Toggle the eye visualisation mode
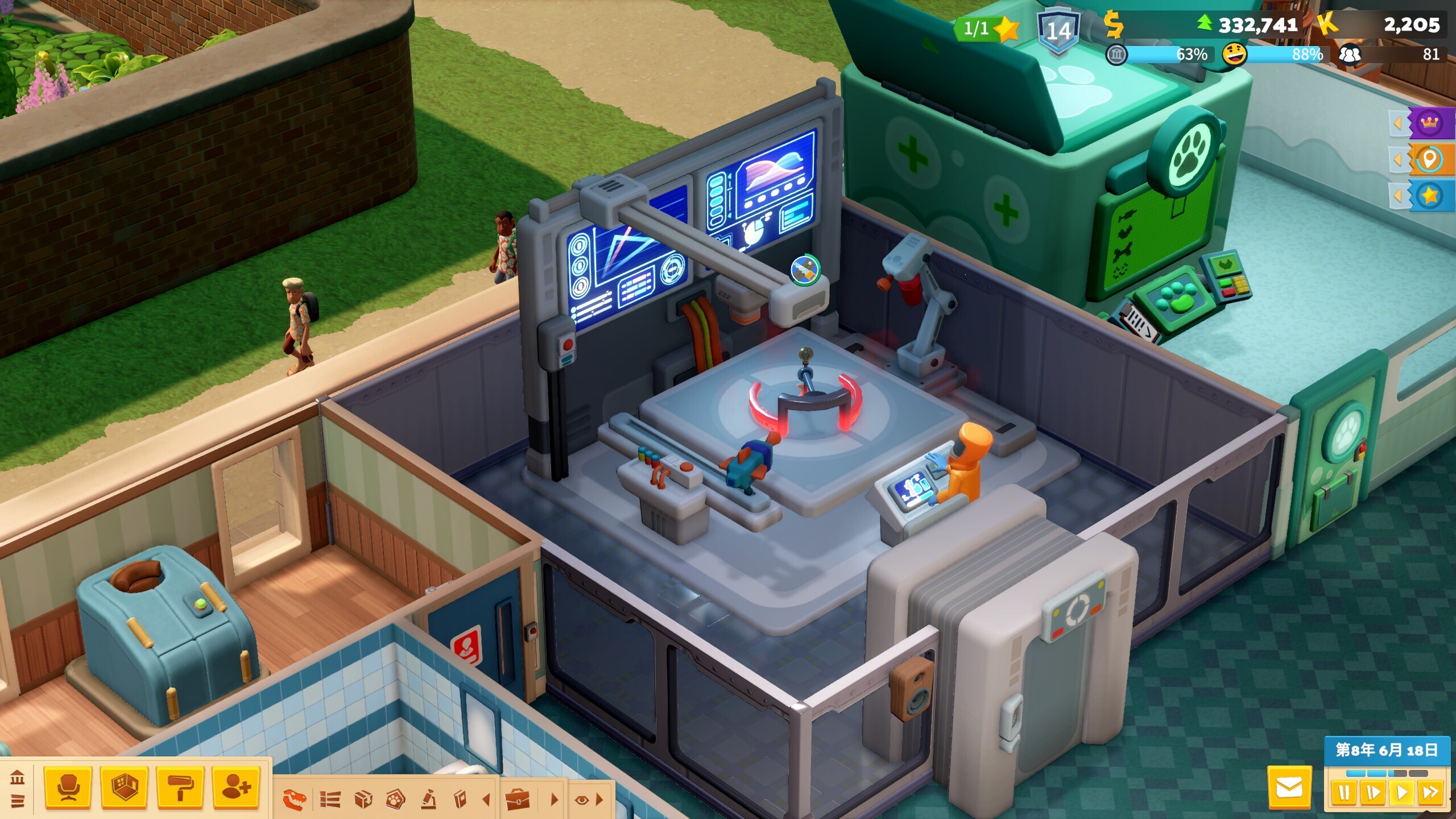Screen dimensions: 1456x819 pyautogui.click(x=581, y=800)
